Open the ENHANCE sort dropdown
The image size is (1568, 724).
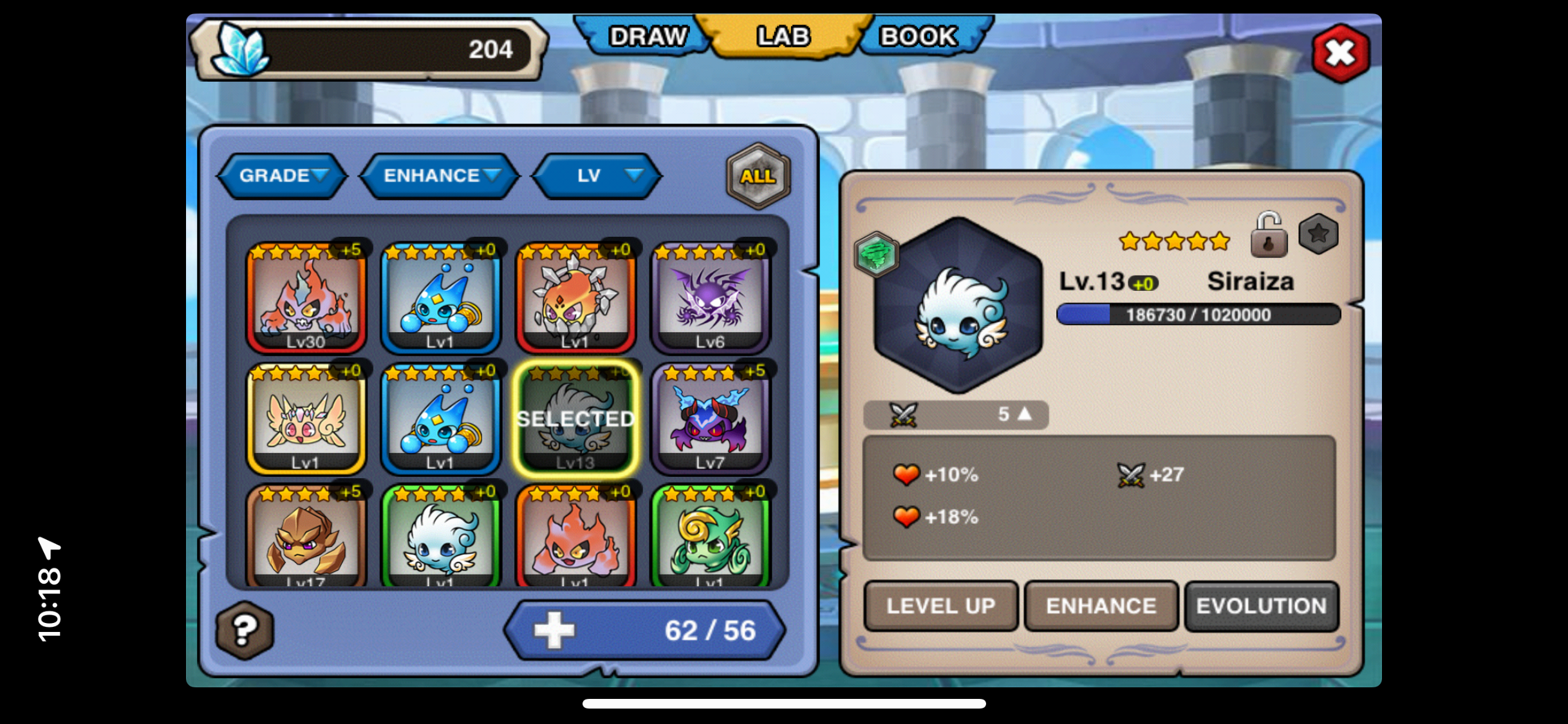[440, 176]
